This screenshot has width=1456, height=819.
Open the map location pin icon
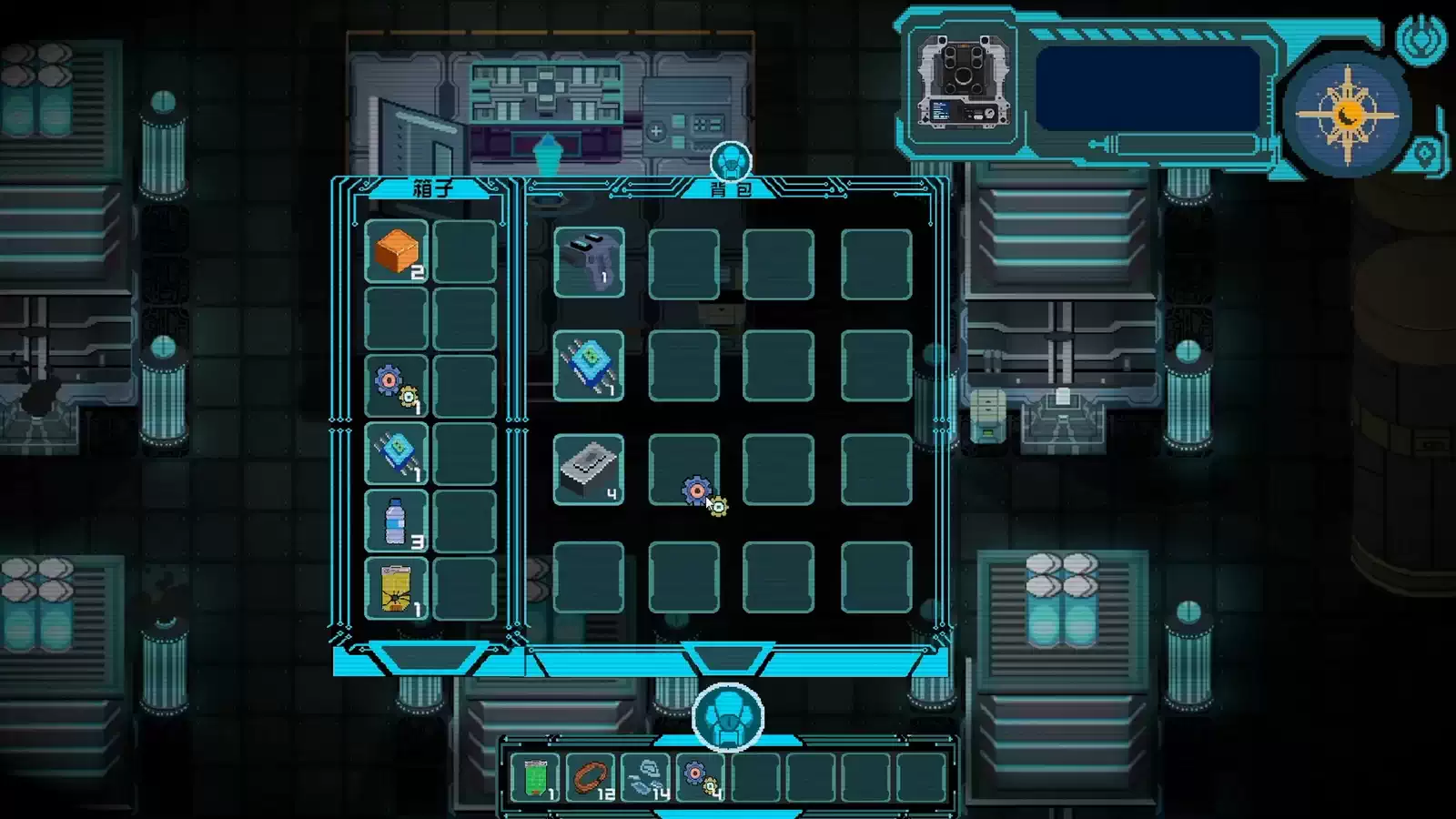[1425, 153]
